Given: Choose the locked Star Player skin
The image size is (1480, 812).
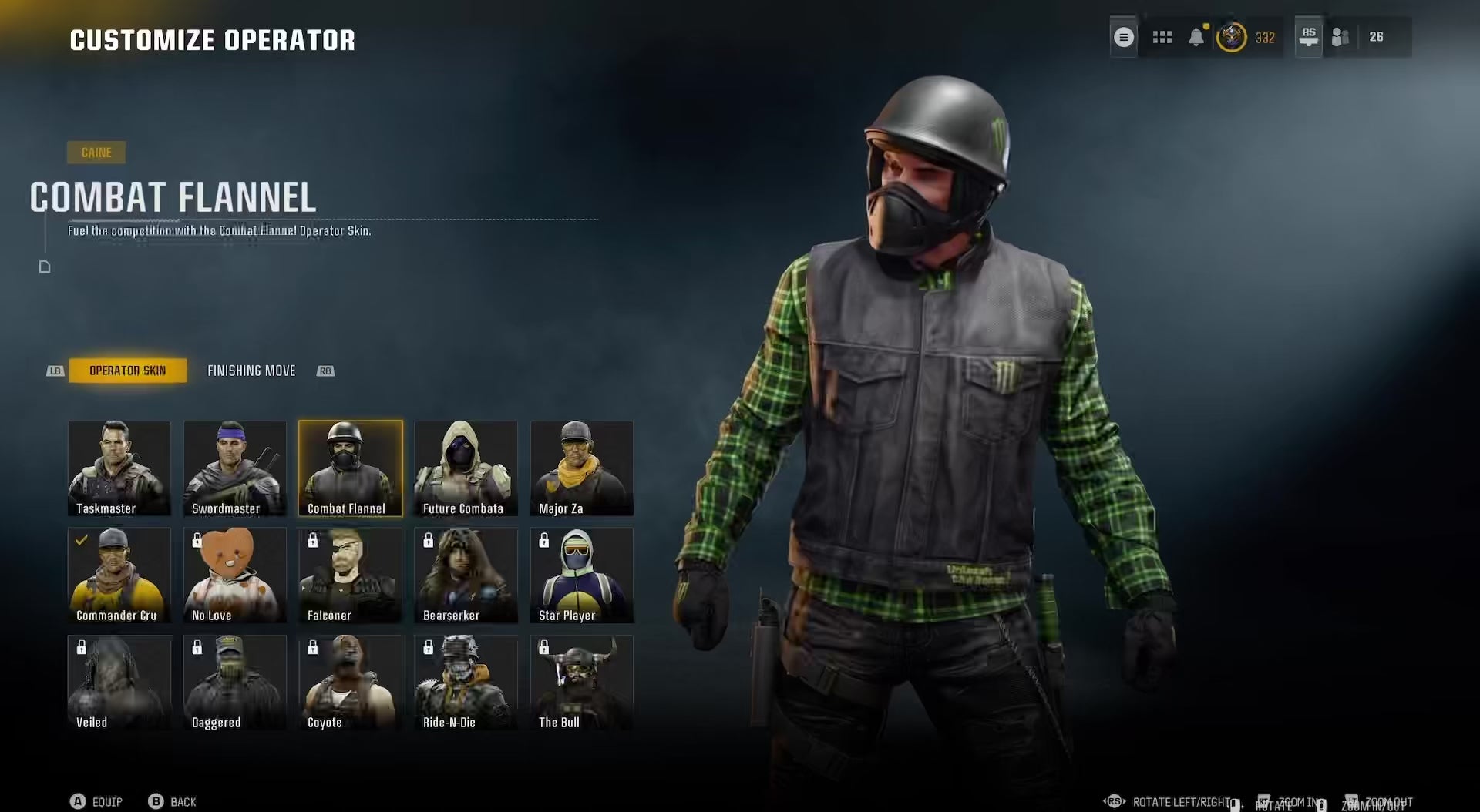Looking at the screenshot, I should (x=582, y=575).
